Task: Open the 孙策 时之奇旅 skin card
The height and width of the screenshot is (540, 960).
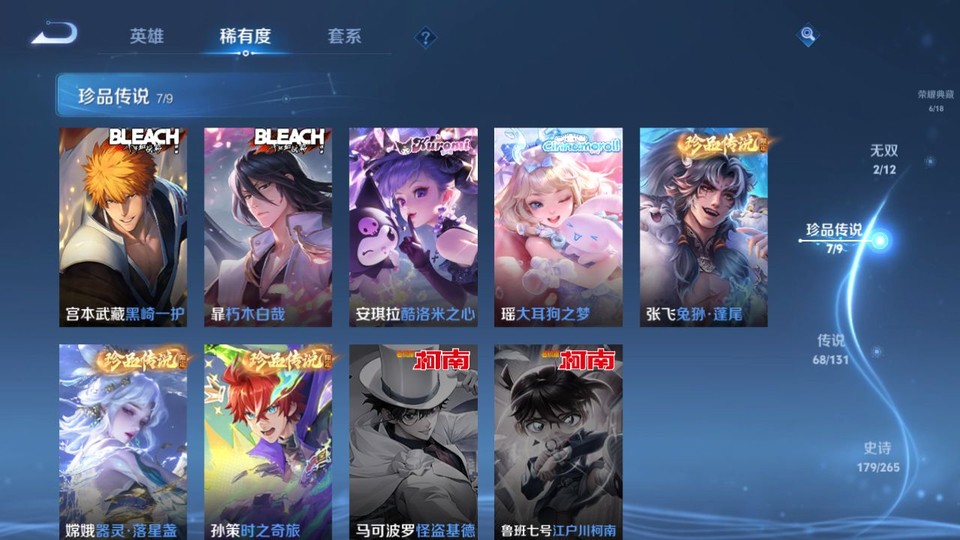Action: (x=268, y=442)
